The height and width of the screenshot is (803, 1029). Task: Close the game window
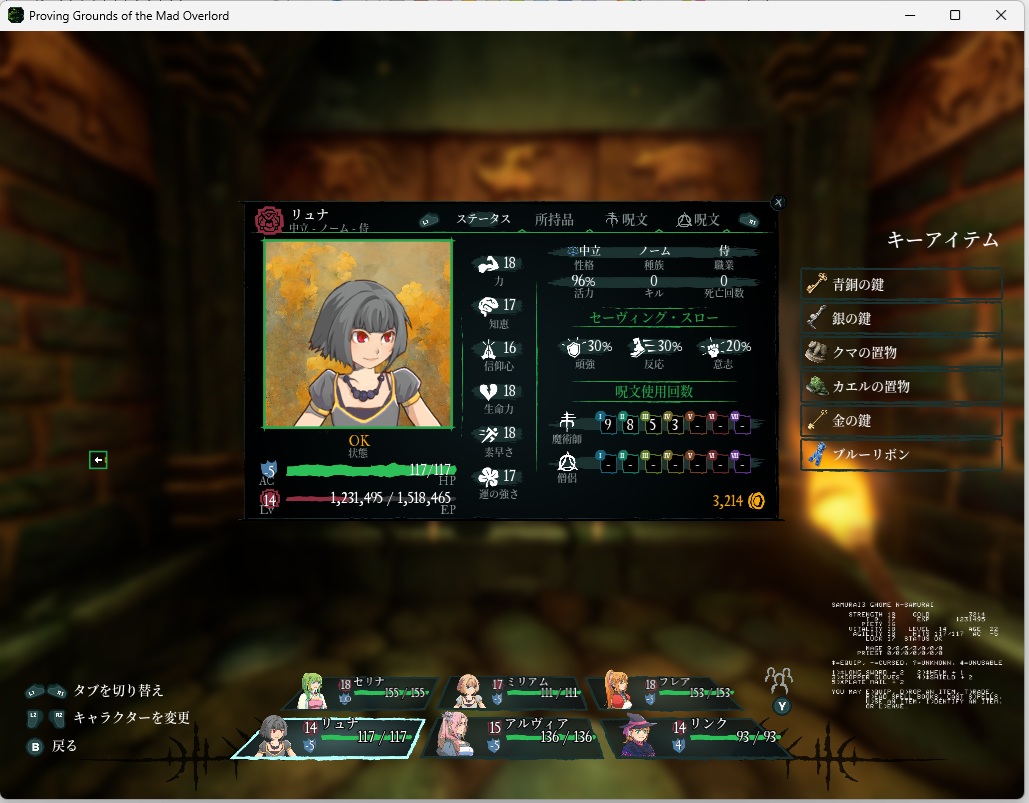point(1002,15)
